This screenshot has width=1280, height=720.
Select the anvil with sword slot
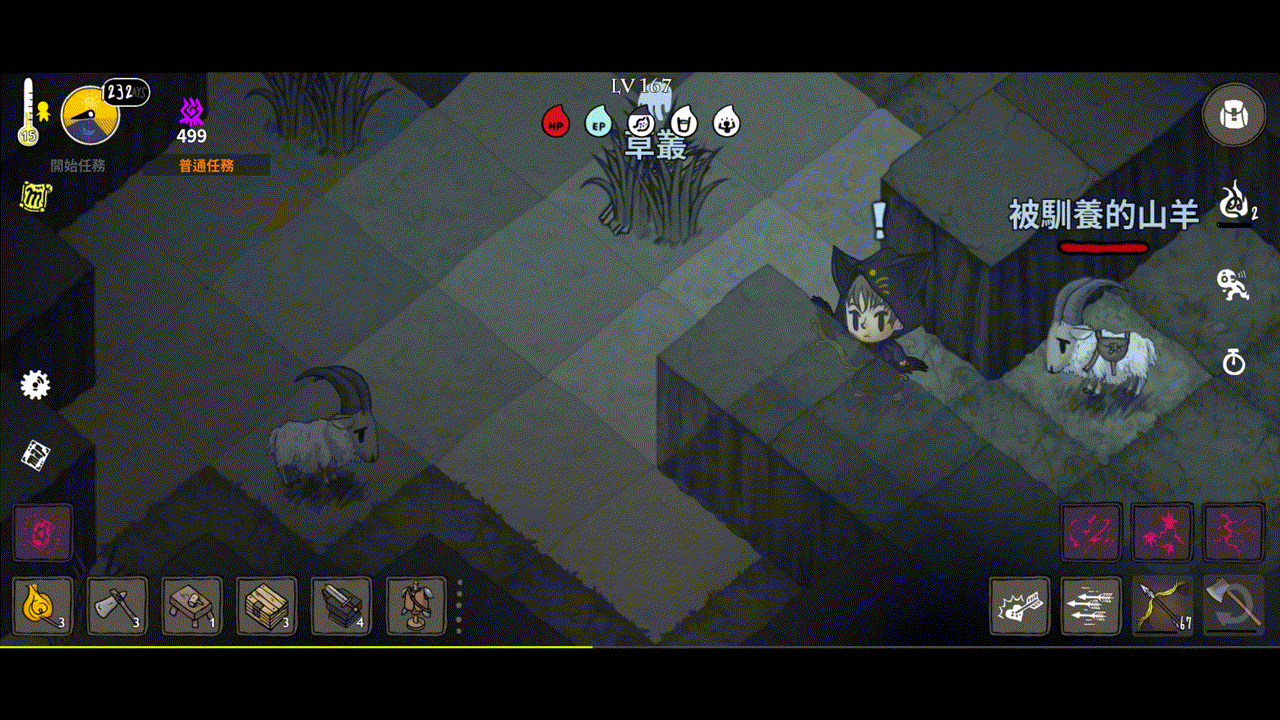[x=341, y=605]
